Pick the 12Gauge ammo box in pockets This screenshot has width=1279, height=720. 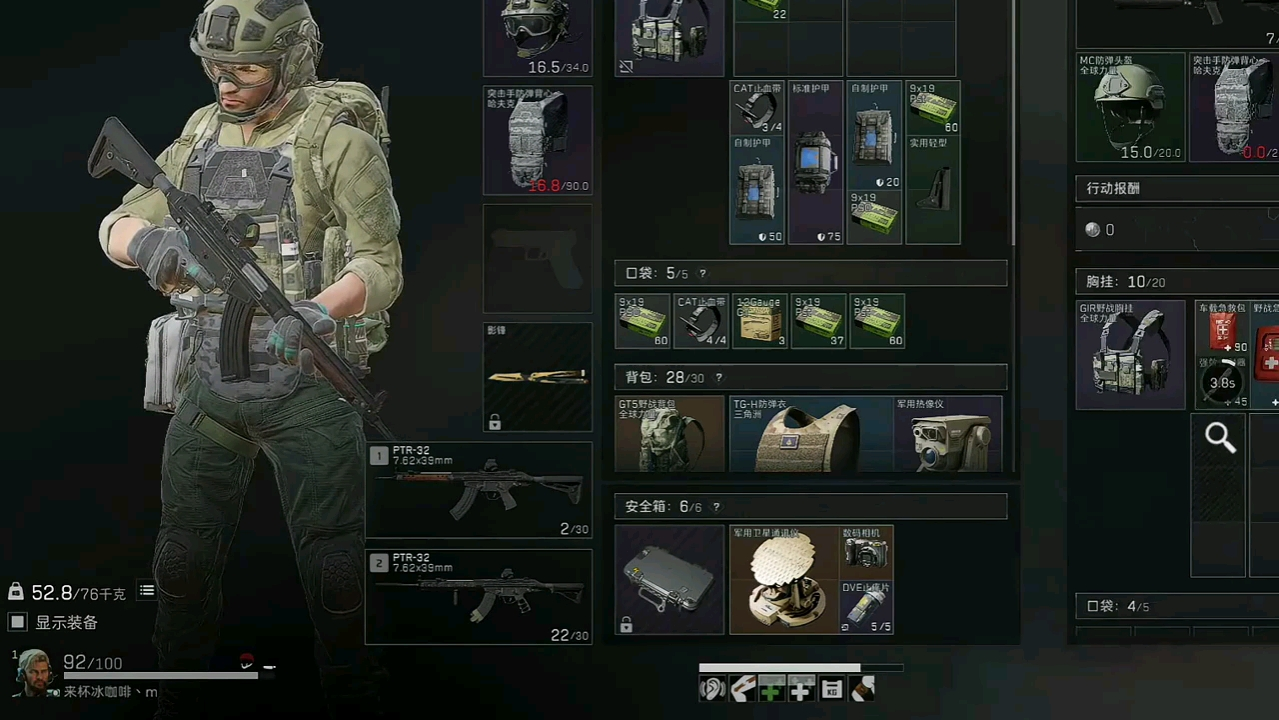click(x=759, y=321)
